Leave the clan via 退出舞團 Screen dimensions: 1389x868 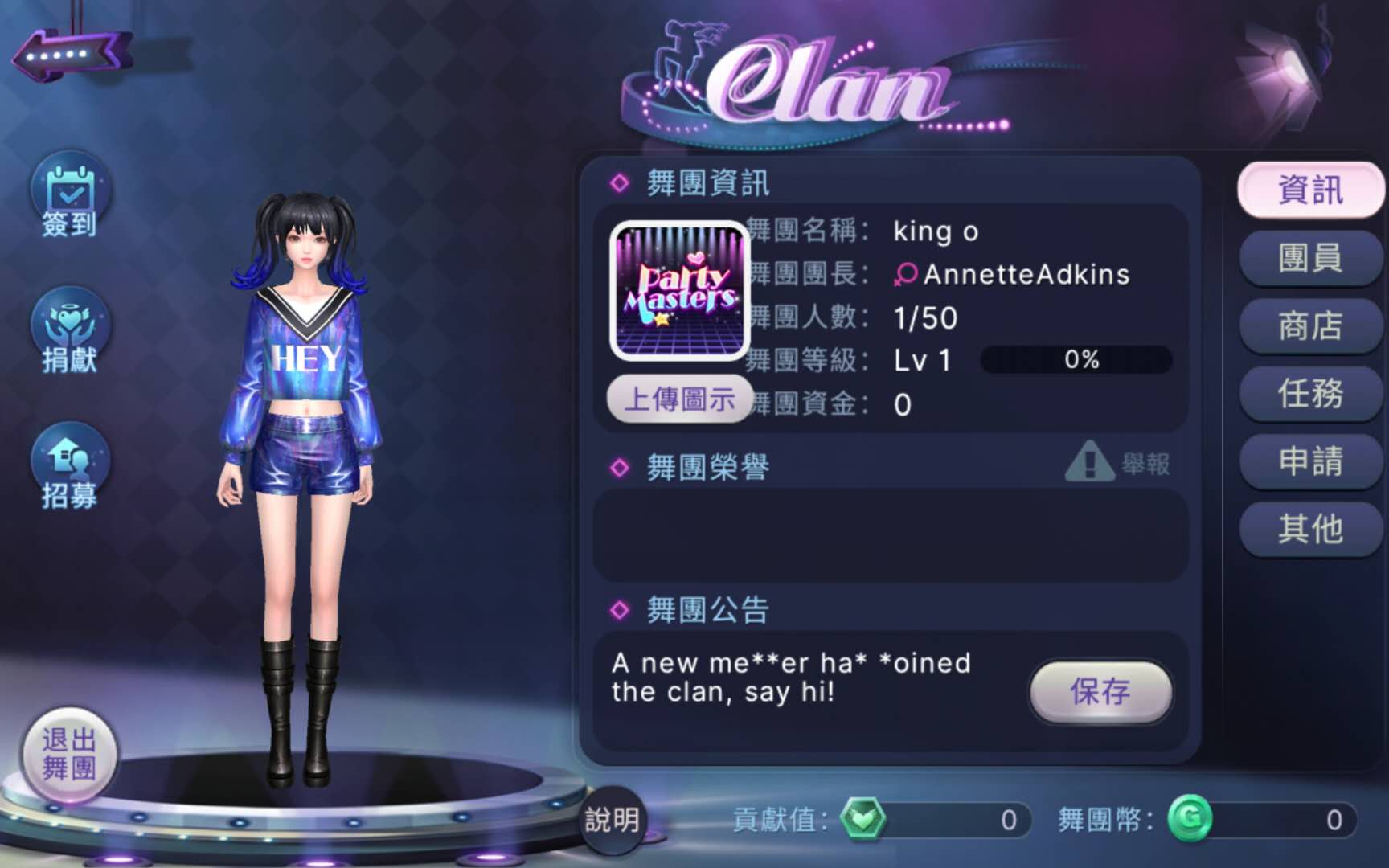click(x=69, y=754)
